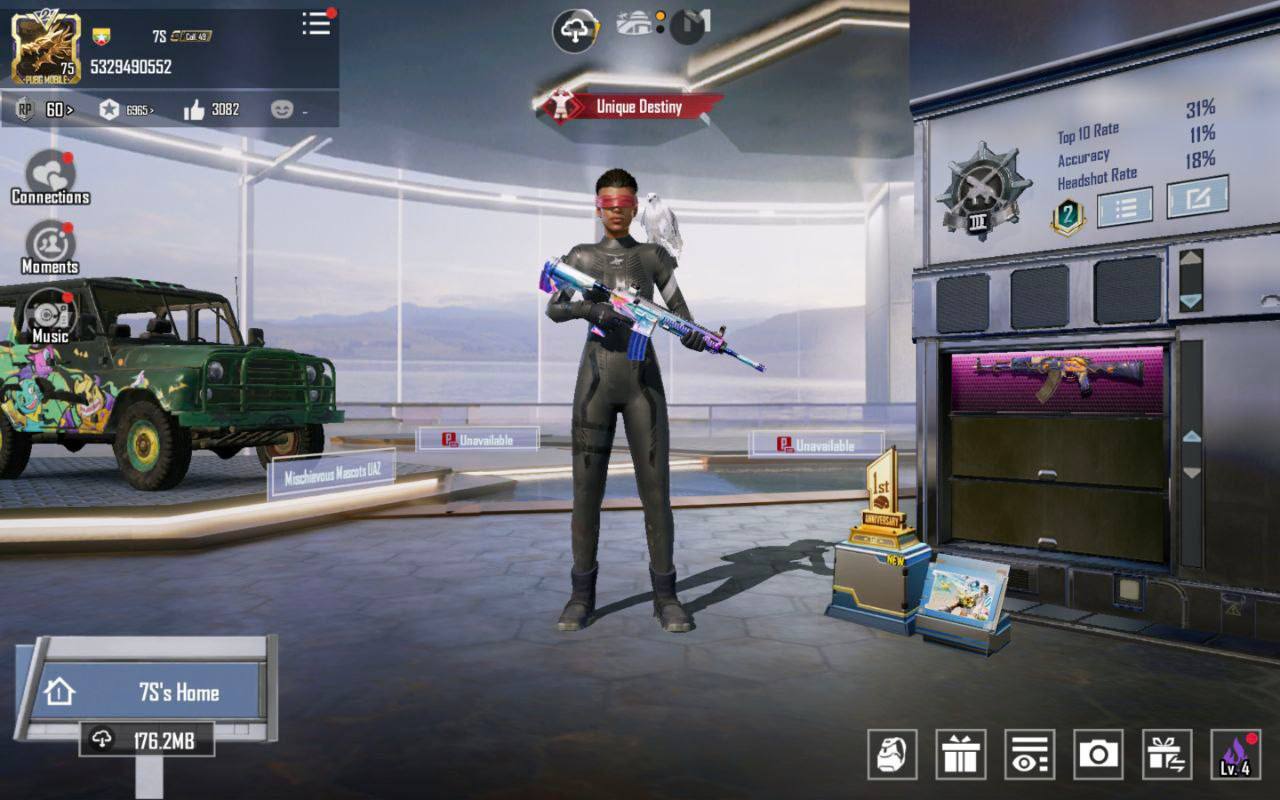This screenshot has height=800, width=1280.
Task: Click the edit stats button
Action: [1197, 197]
